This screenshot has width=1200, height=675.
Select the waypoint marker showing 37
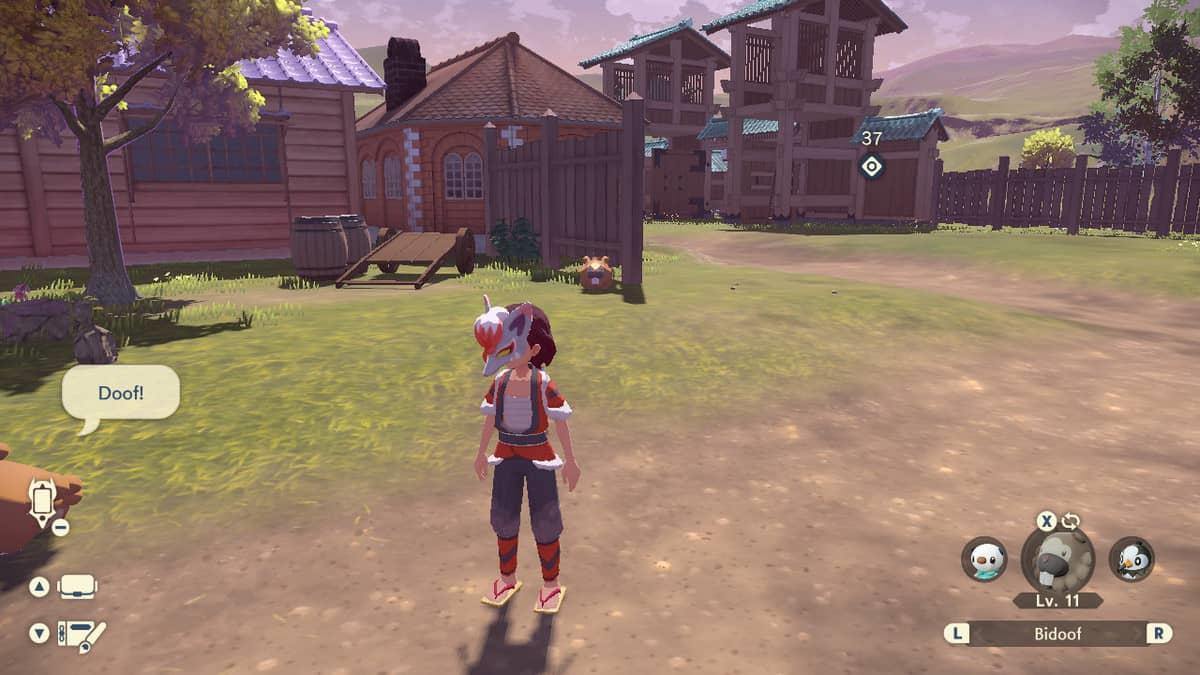pos(872,166)
